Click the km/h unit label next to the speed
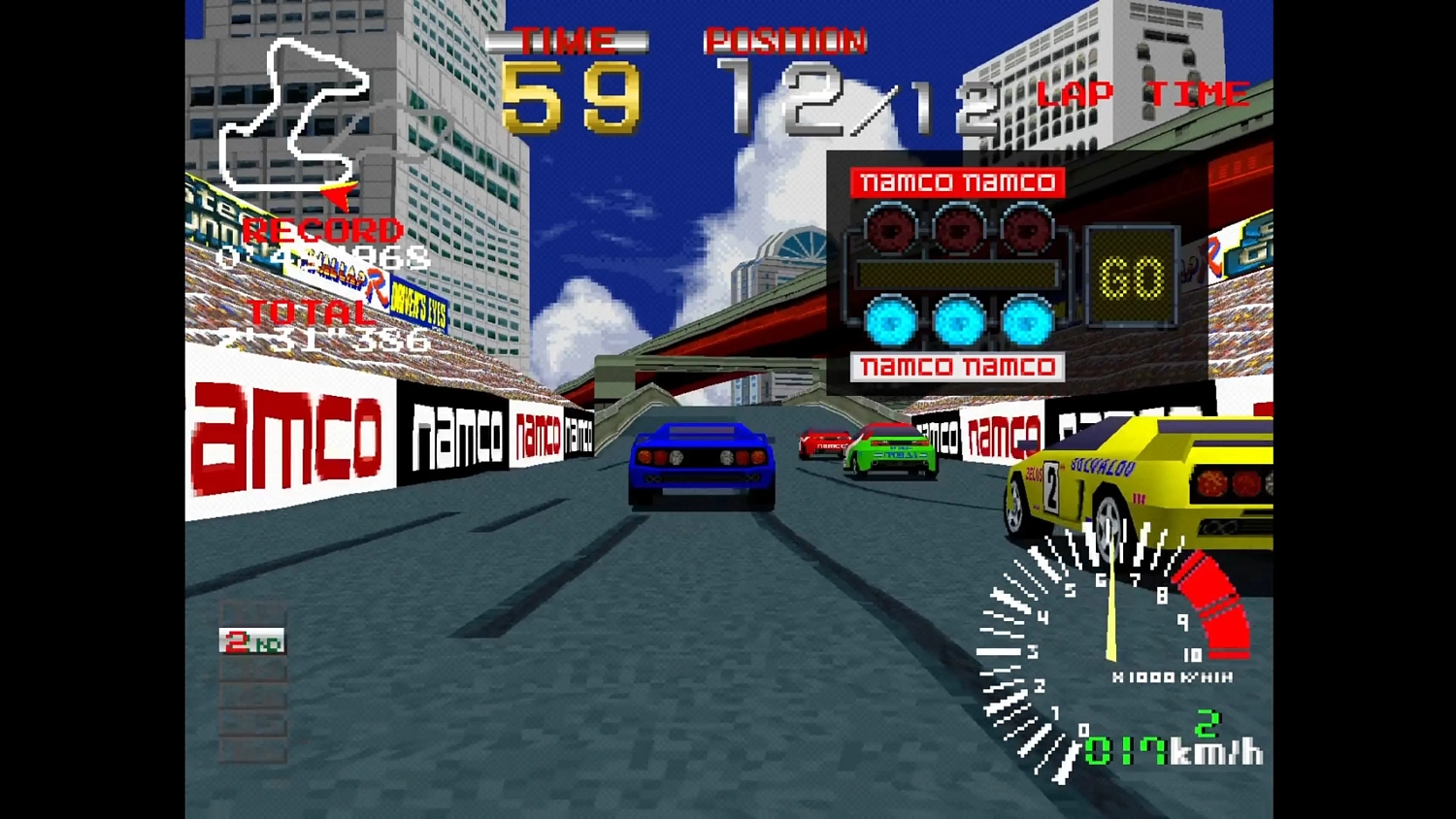1456x819 pixels. 1216,749
